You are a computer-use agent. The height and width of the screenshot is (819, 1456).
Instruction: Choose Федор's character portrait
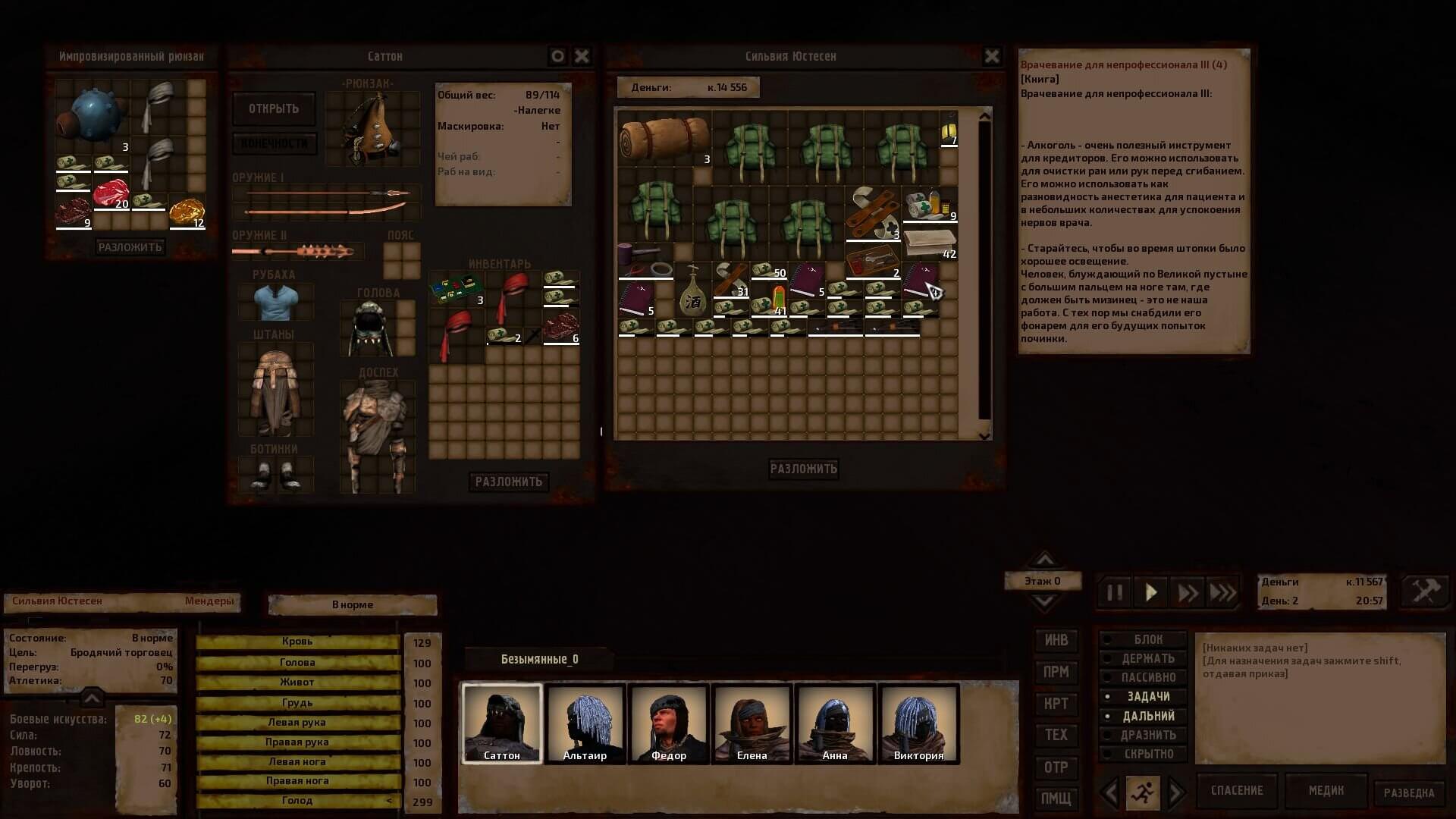click(668, 723)
